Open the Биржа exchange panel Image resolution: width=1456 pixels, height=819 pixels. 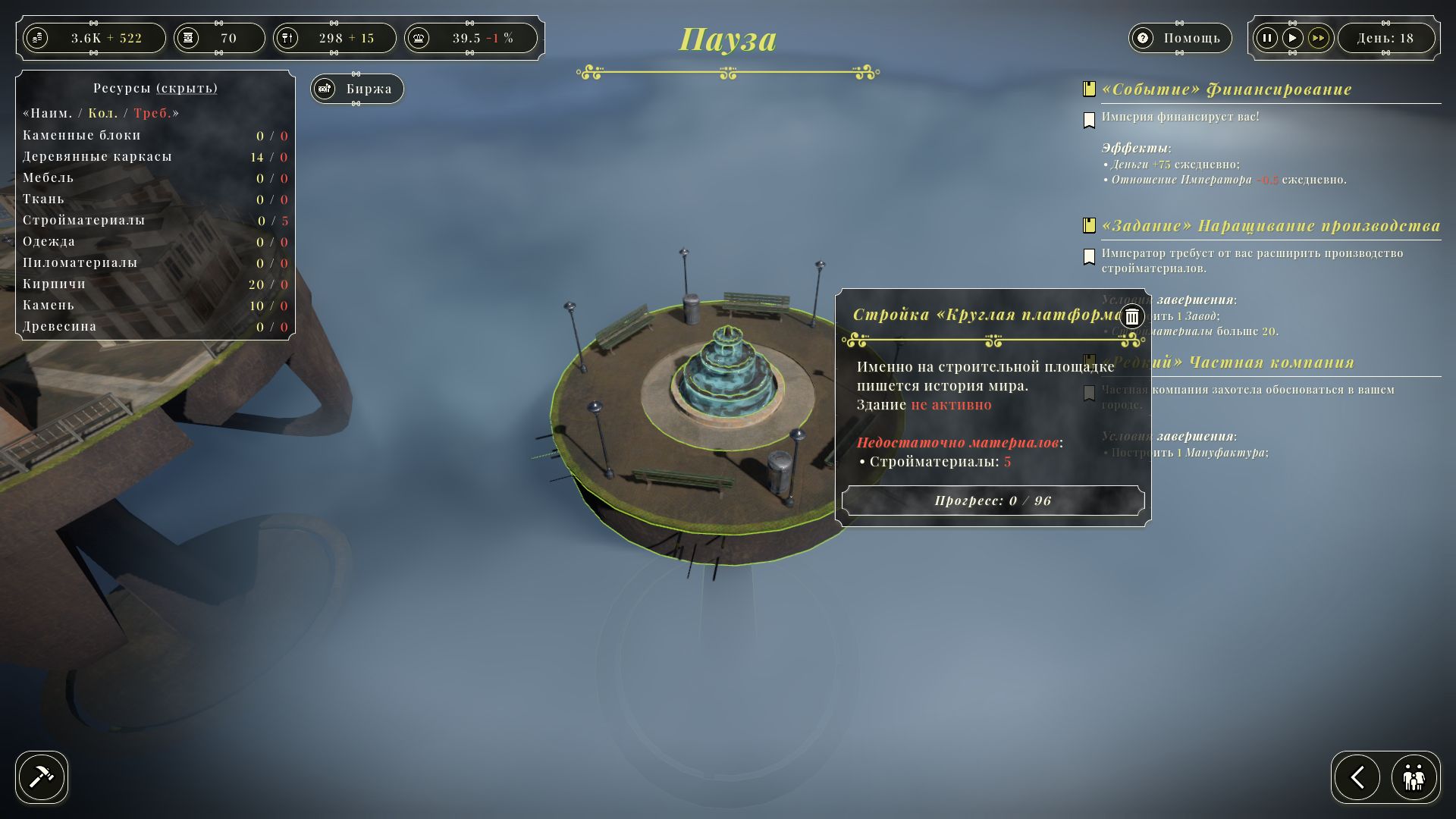coord(357,89)
